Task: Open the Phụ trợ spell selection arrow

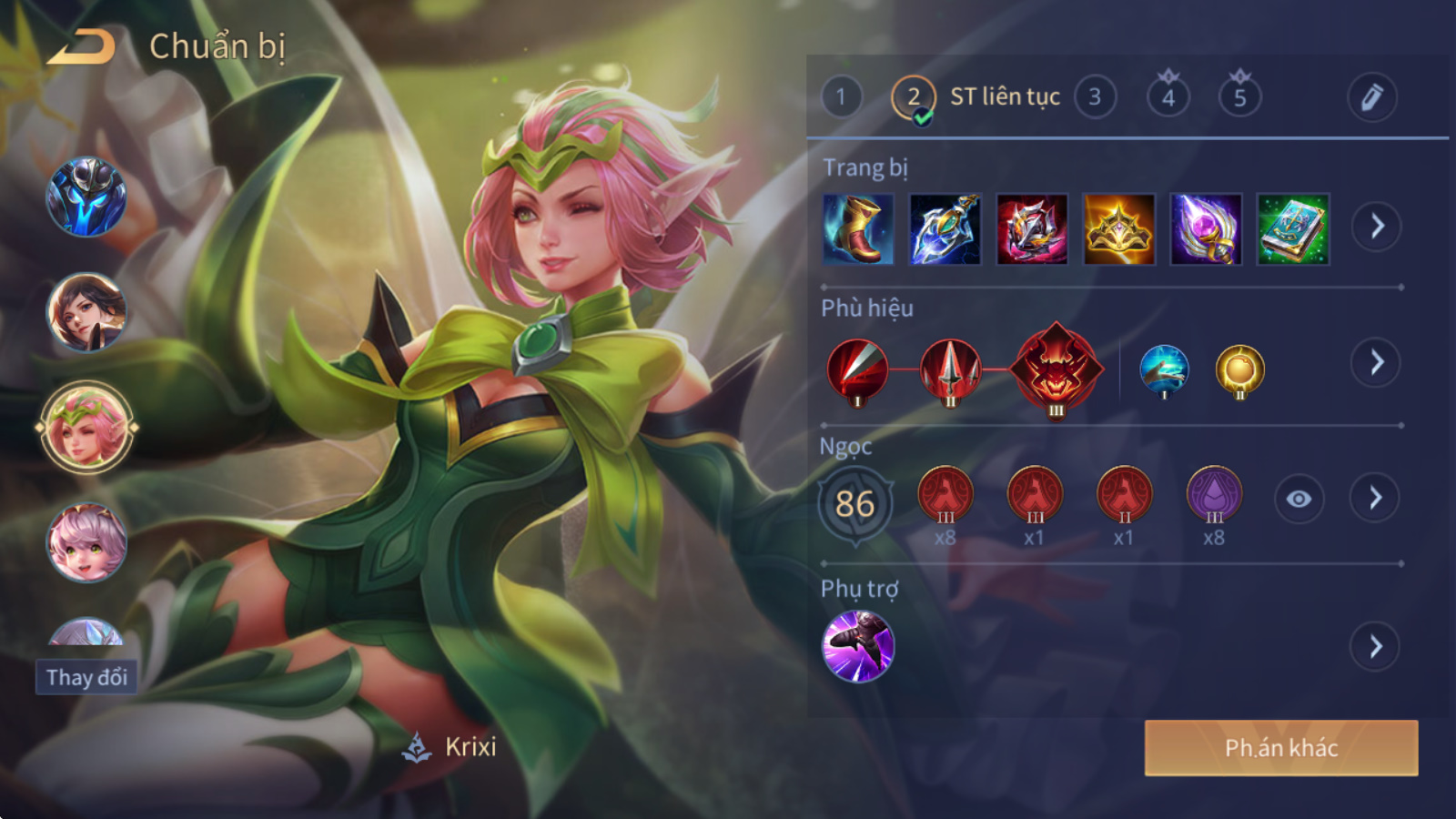Action: tap(1375, 646)
